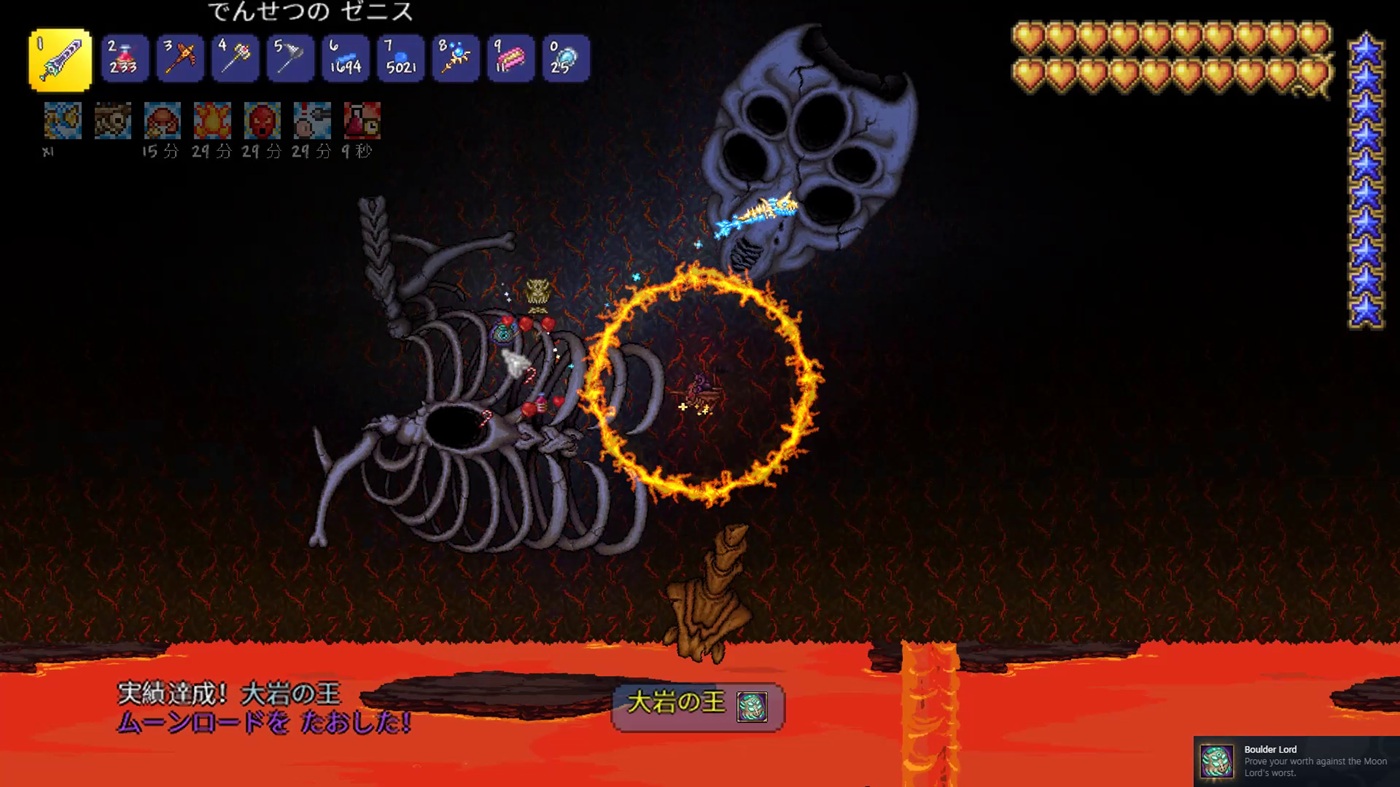Select the healing potion stack of 233

[125, 59]
